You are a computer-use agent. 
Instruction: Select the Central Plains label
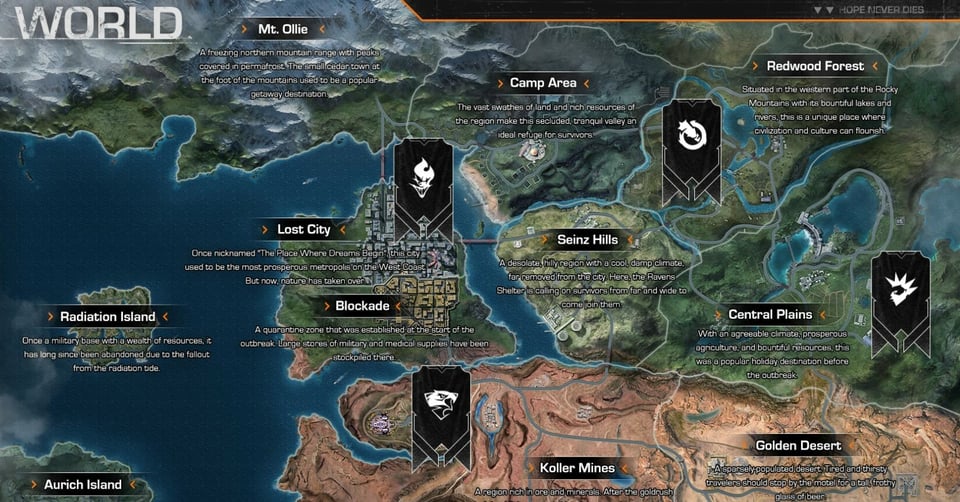coord(770,315)
